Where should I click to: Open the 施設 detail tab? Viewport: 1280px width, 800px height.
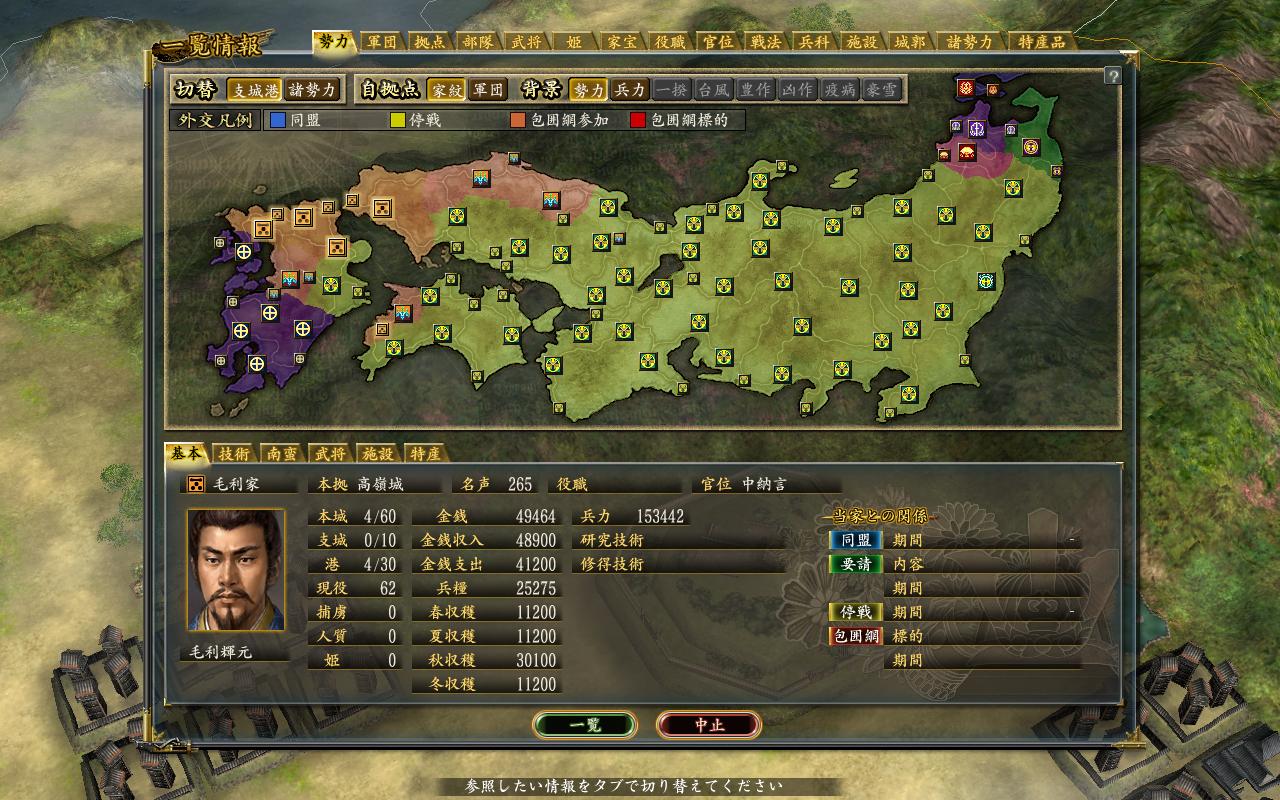377,453
